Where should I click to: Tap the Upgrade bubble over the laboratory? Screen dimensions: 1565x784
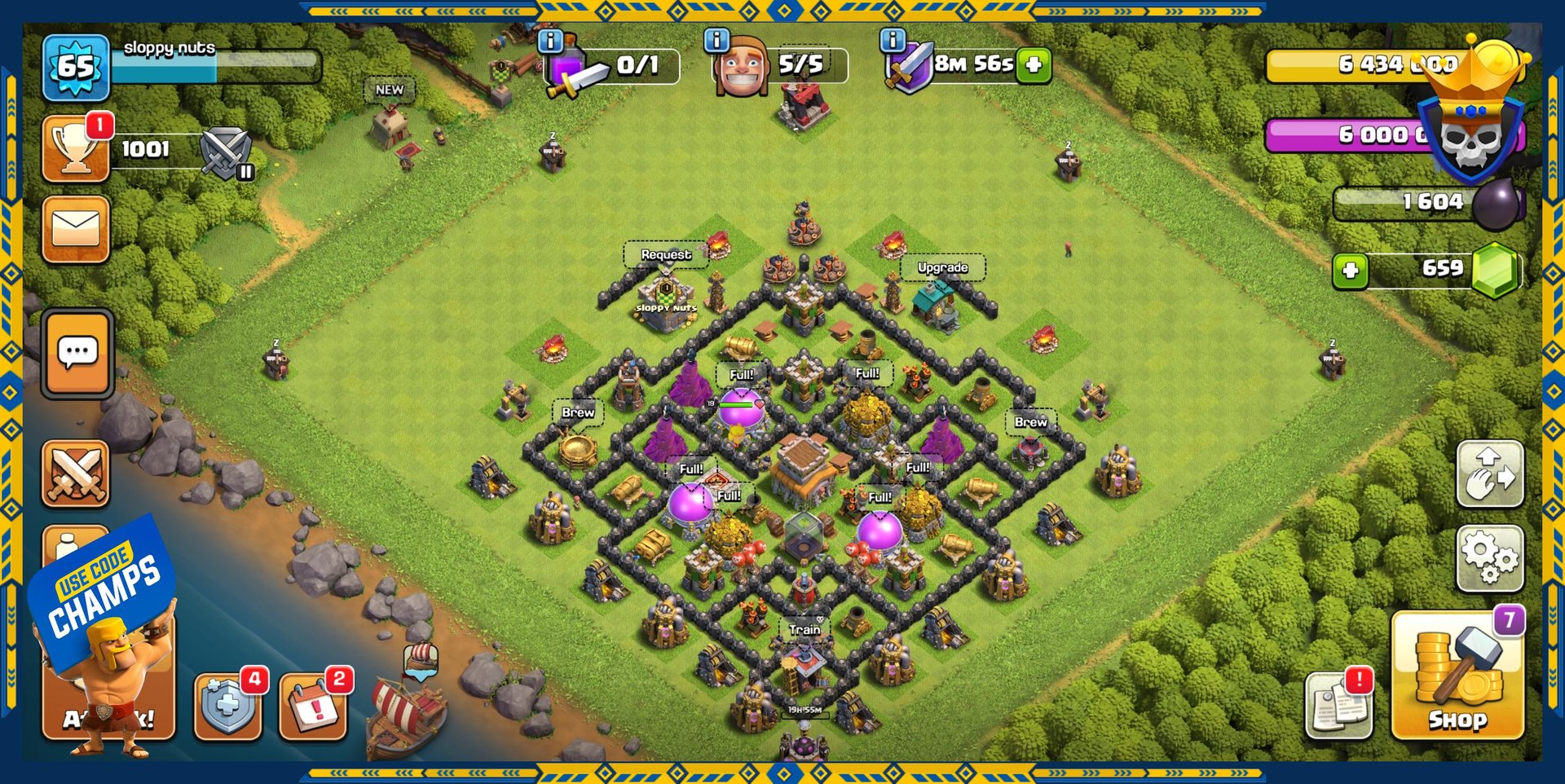(942, 267)
